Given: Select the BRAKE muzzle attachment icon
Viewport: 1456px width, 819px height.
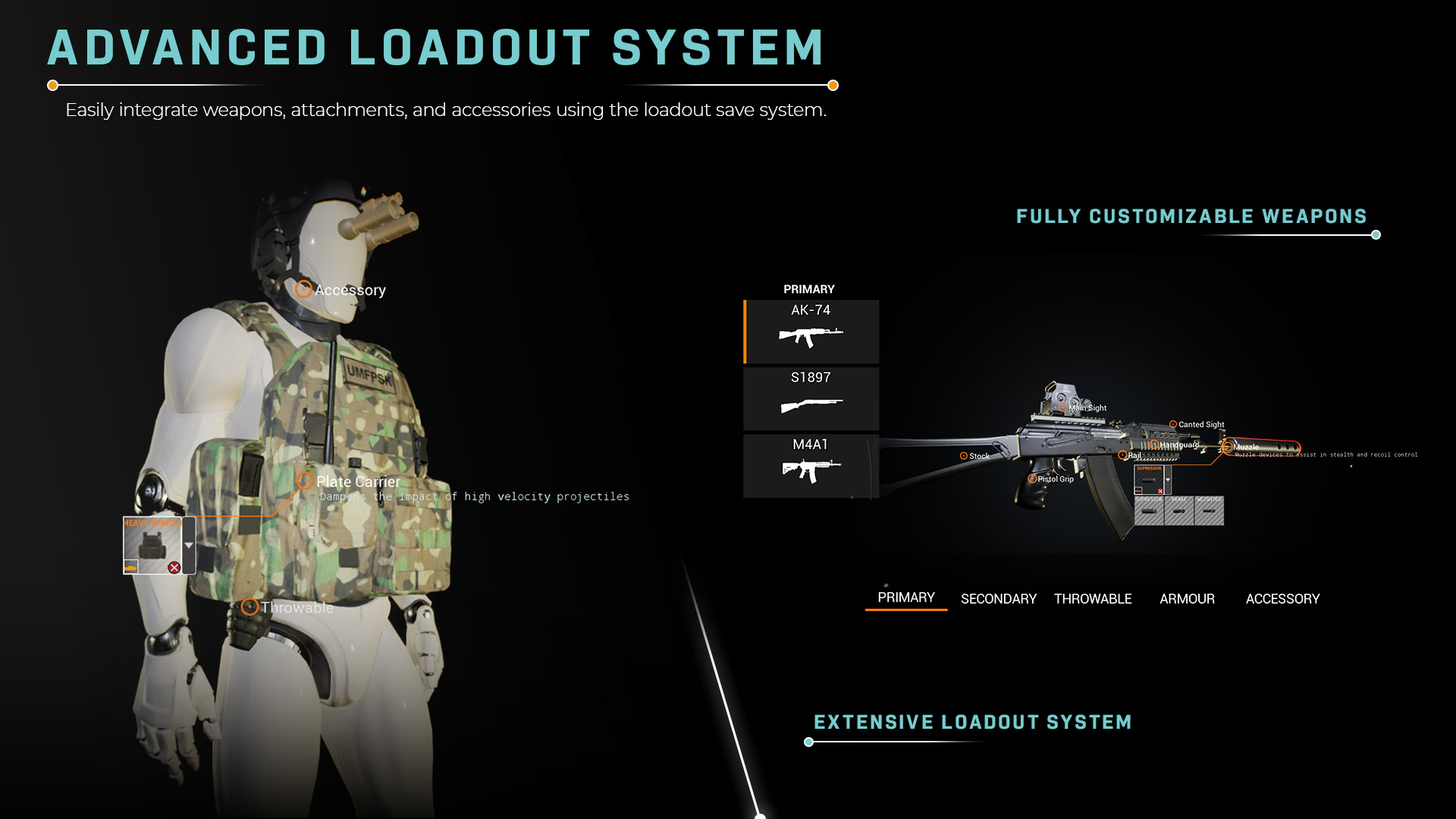Looking at the screenshot, I should (1179, 511).
